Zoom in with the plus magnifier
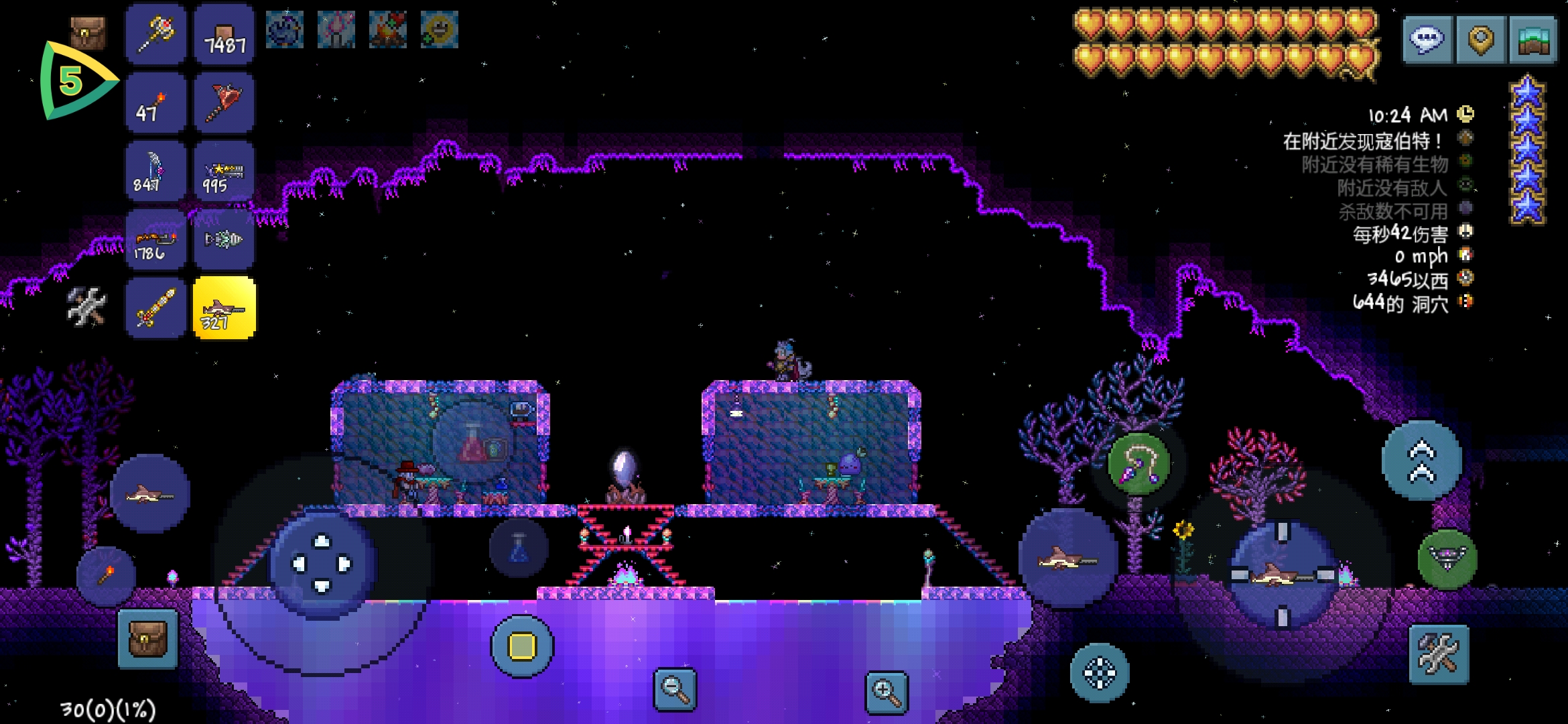Screen dimensions: 1568x724 886,692
